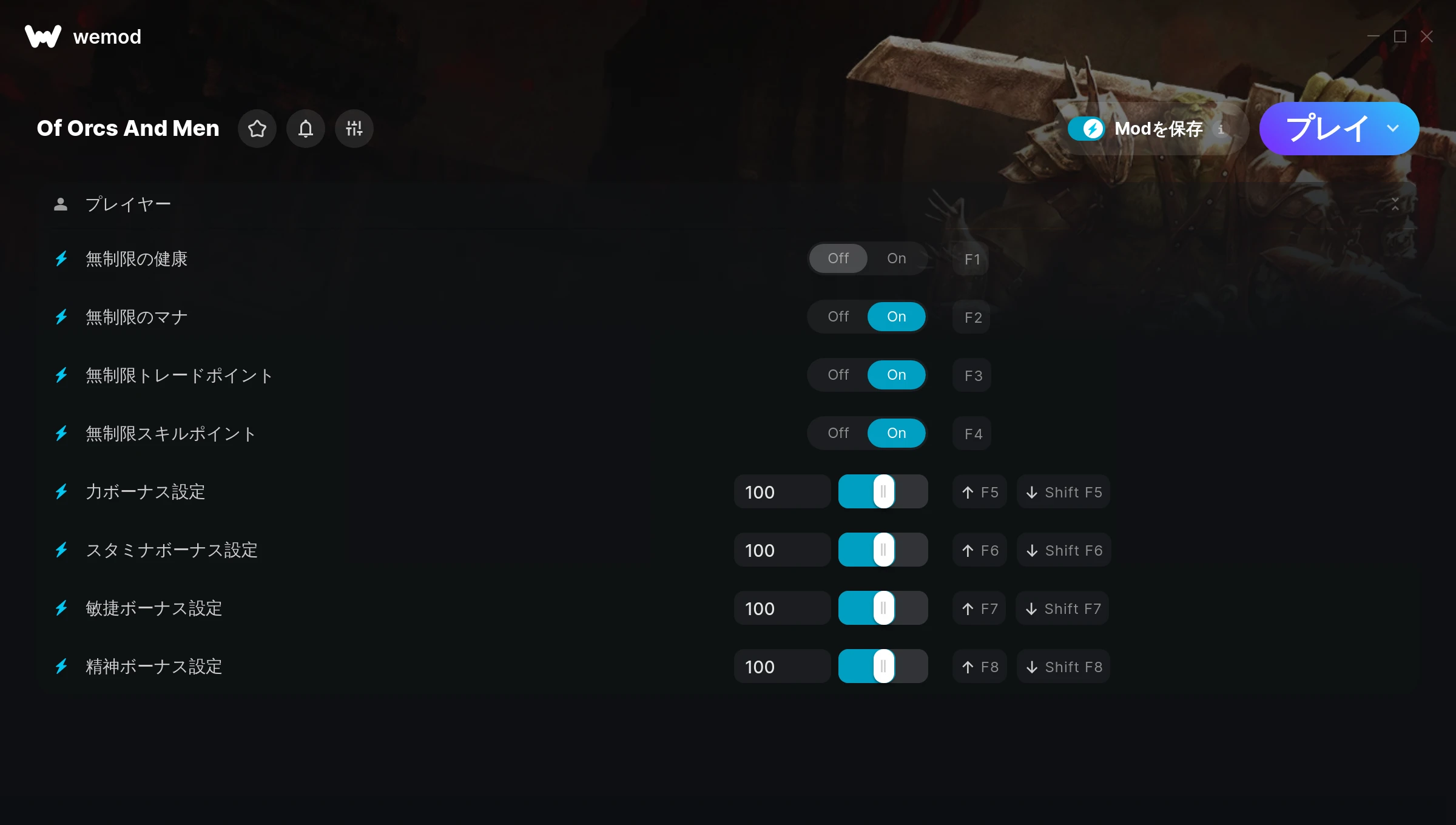Image resolution: width=1456 pixels, height=825 pixels.
Task: Turn Off 無制限のマナ
Action: click(838, 317)
